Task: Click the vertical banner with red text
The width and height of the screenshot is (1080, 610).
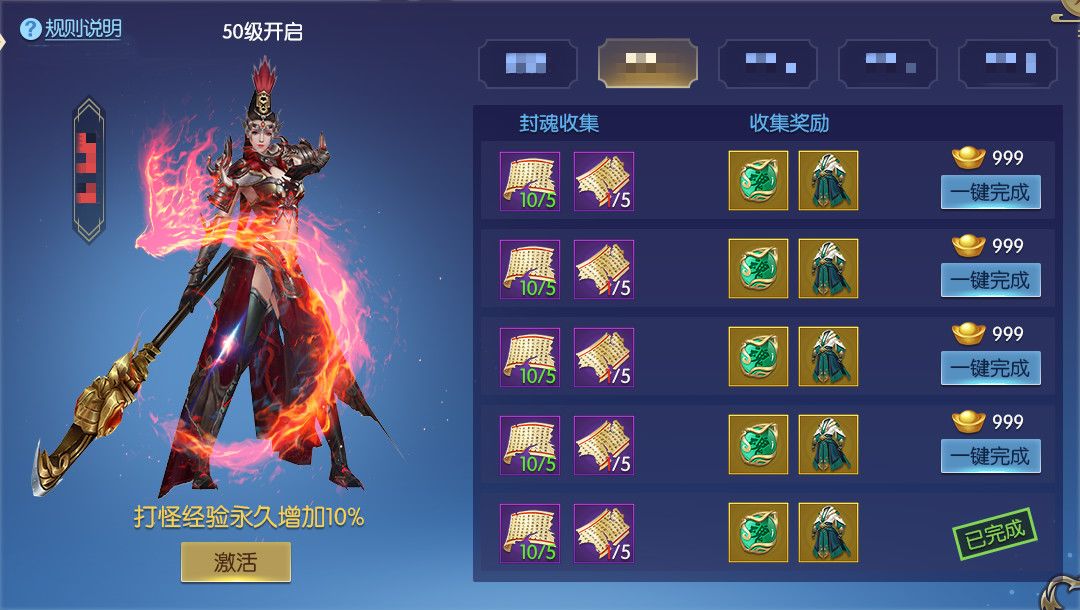Action: click(89, 170)
